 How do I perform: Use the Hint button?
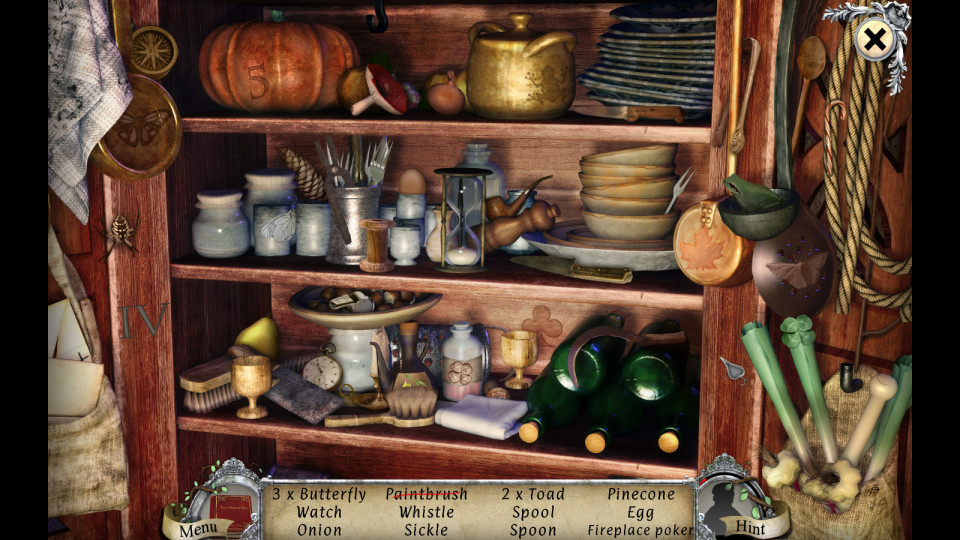tap(750, 526)
